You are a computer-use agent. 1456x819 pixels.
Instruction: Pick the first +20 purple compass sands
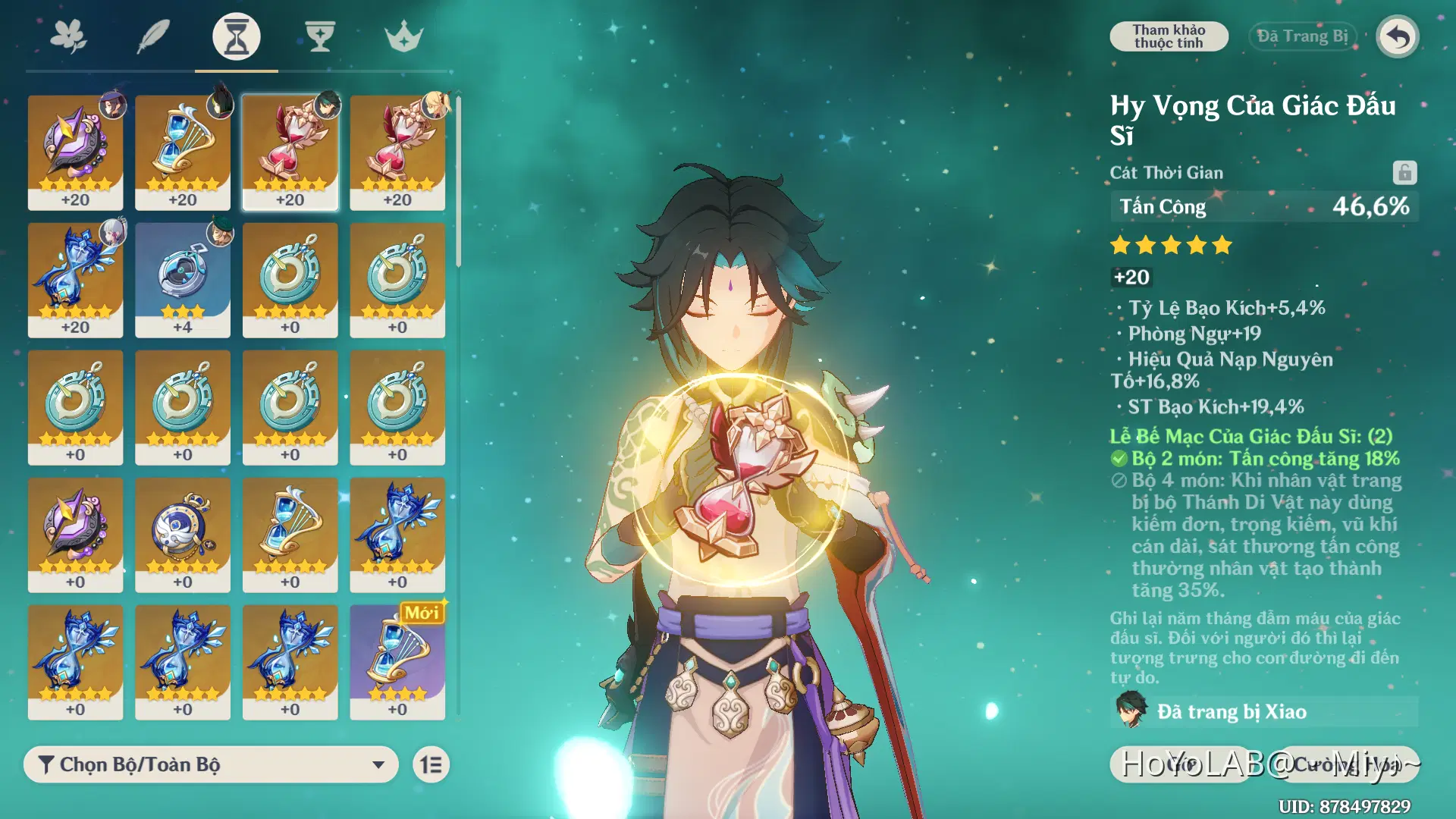click(x=75, y=152)
